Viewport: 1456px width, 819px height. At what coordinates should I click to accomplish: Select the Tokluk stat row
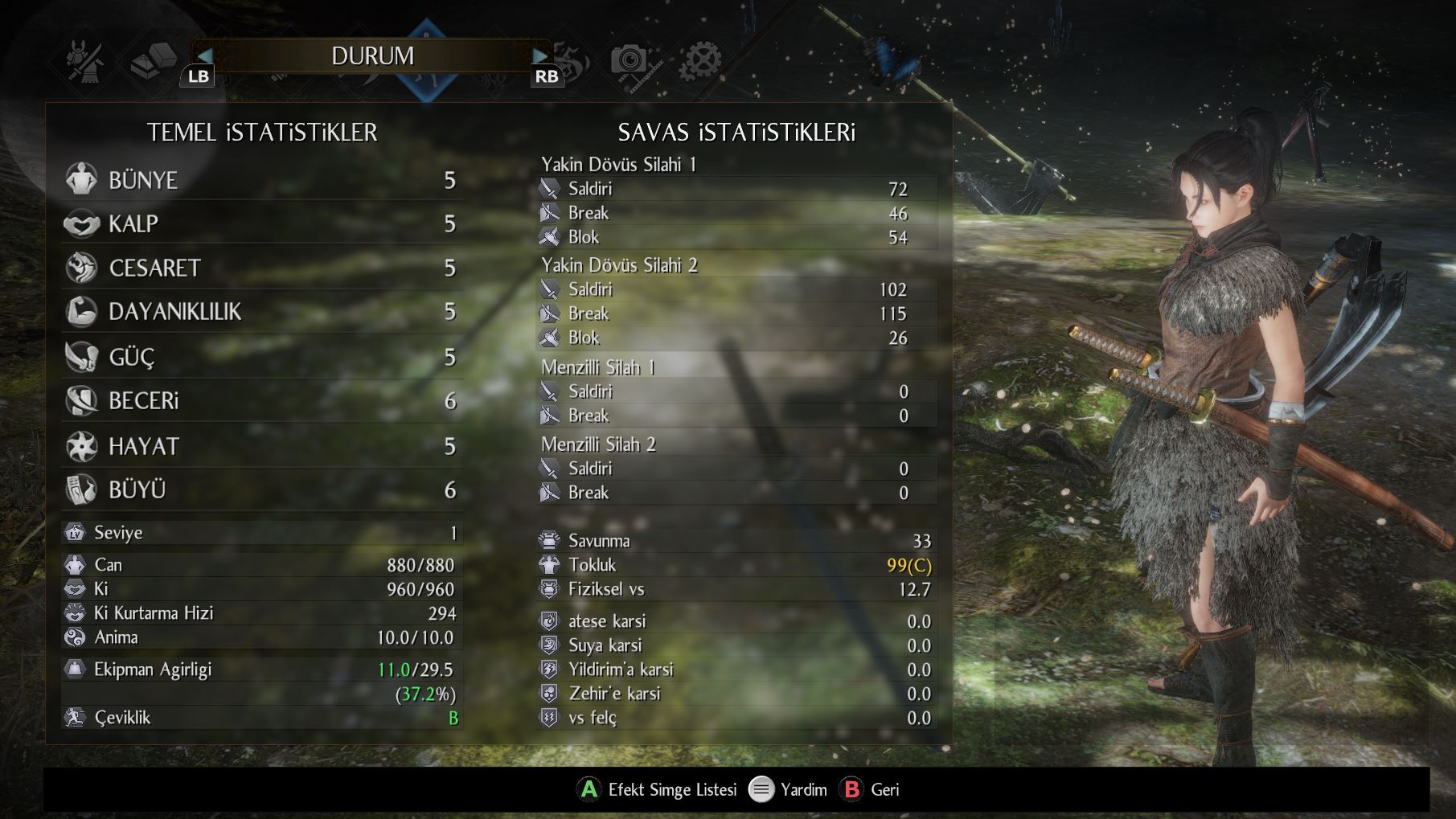tap(736, 565)
